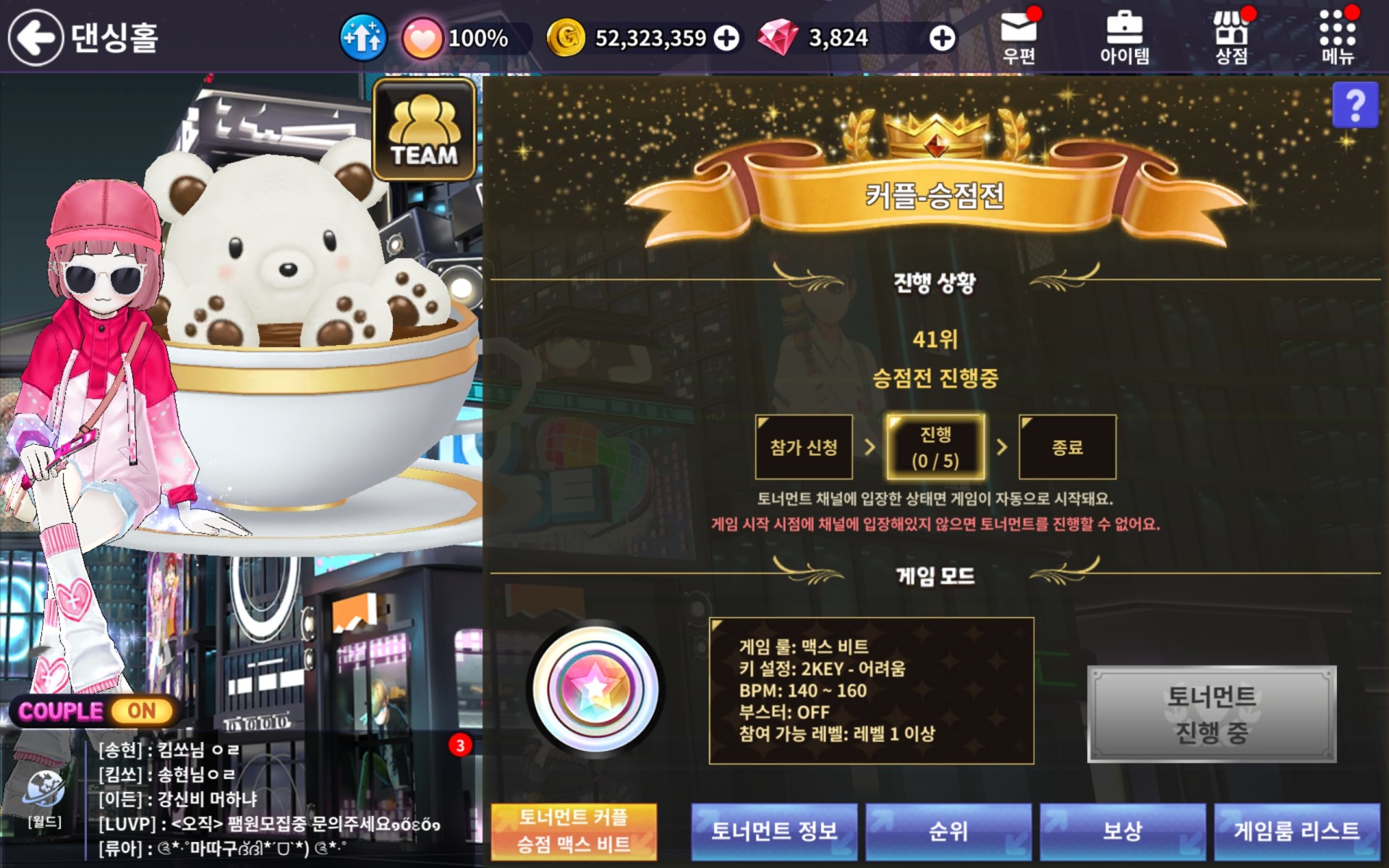Open the chat message log
This screenshot has height=868, width=1389.
coord(275,799)
